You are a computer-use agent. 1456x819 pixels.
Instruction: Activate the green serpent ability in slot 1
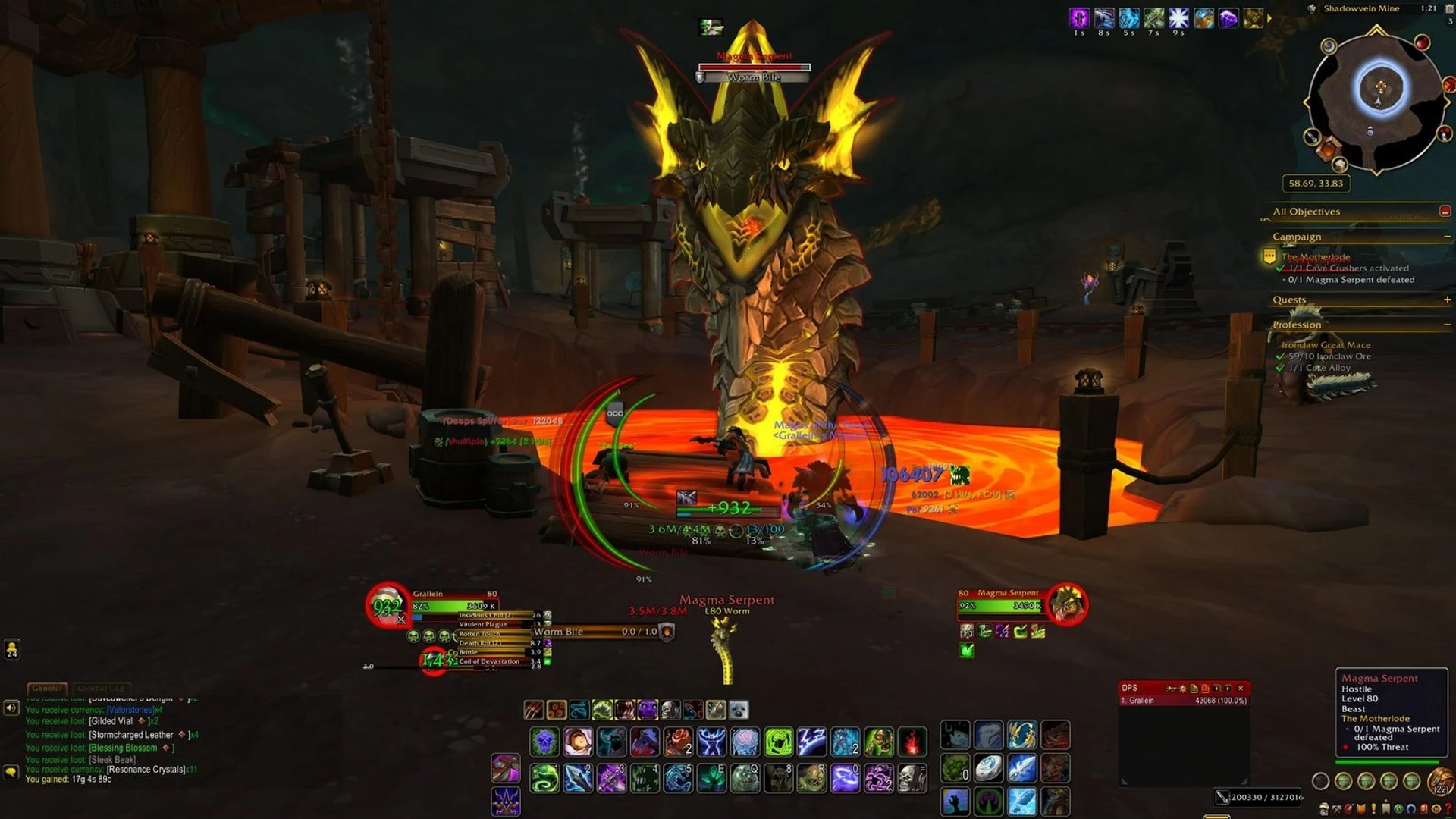[x=544, y=778]
